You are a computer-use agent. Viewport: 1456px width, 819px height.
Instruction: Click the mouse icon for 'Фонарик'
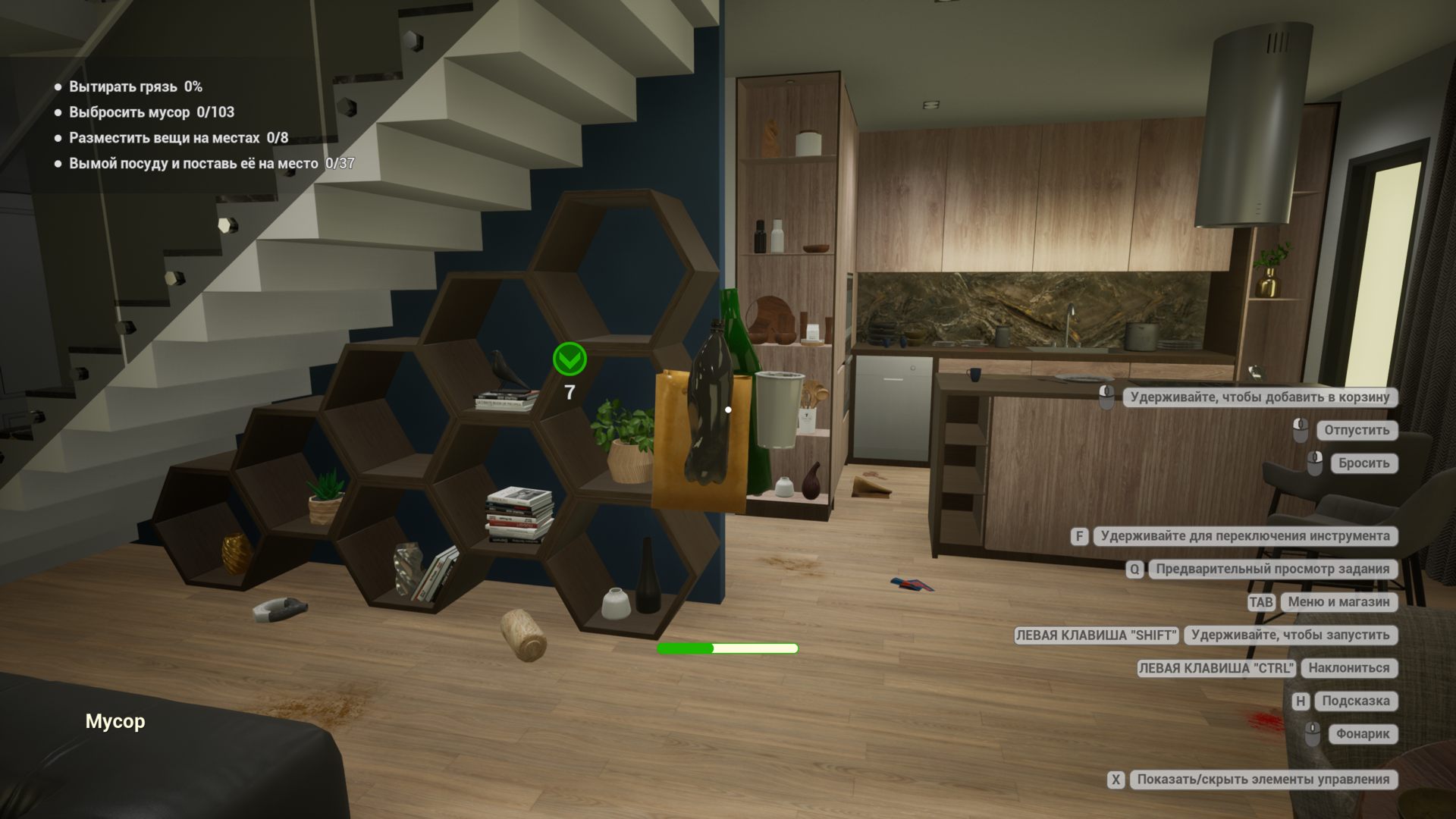1314,734
